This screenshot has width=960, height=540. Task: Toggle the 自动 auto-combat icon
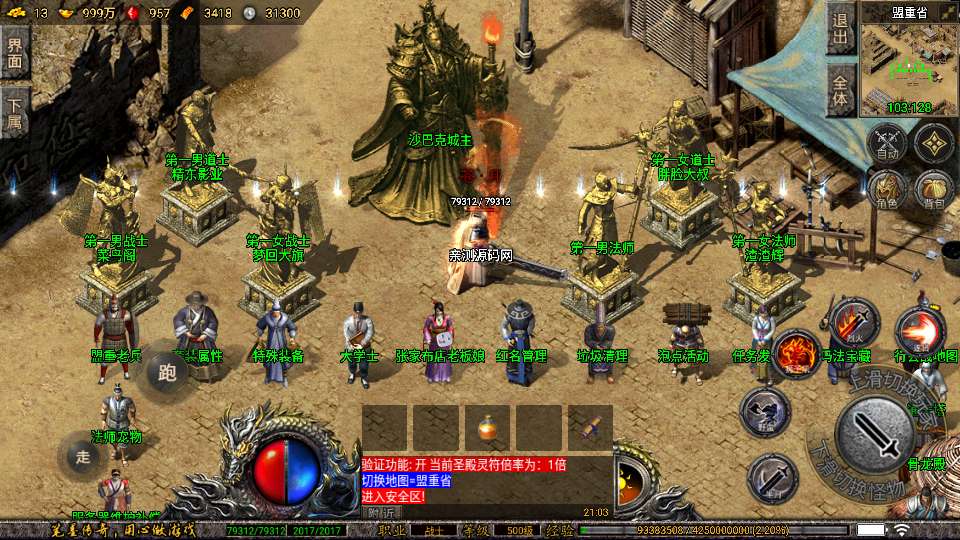tap(887, 143)
